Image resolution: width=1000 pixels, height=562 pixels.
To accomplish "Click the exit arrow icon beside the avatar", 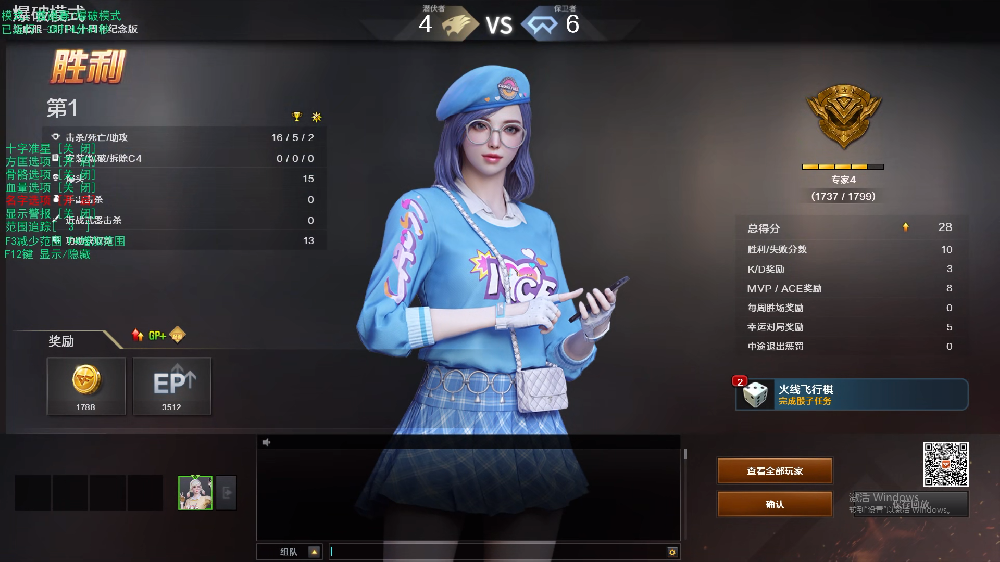I will click(226, 492).
